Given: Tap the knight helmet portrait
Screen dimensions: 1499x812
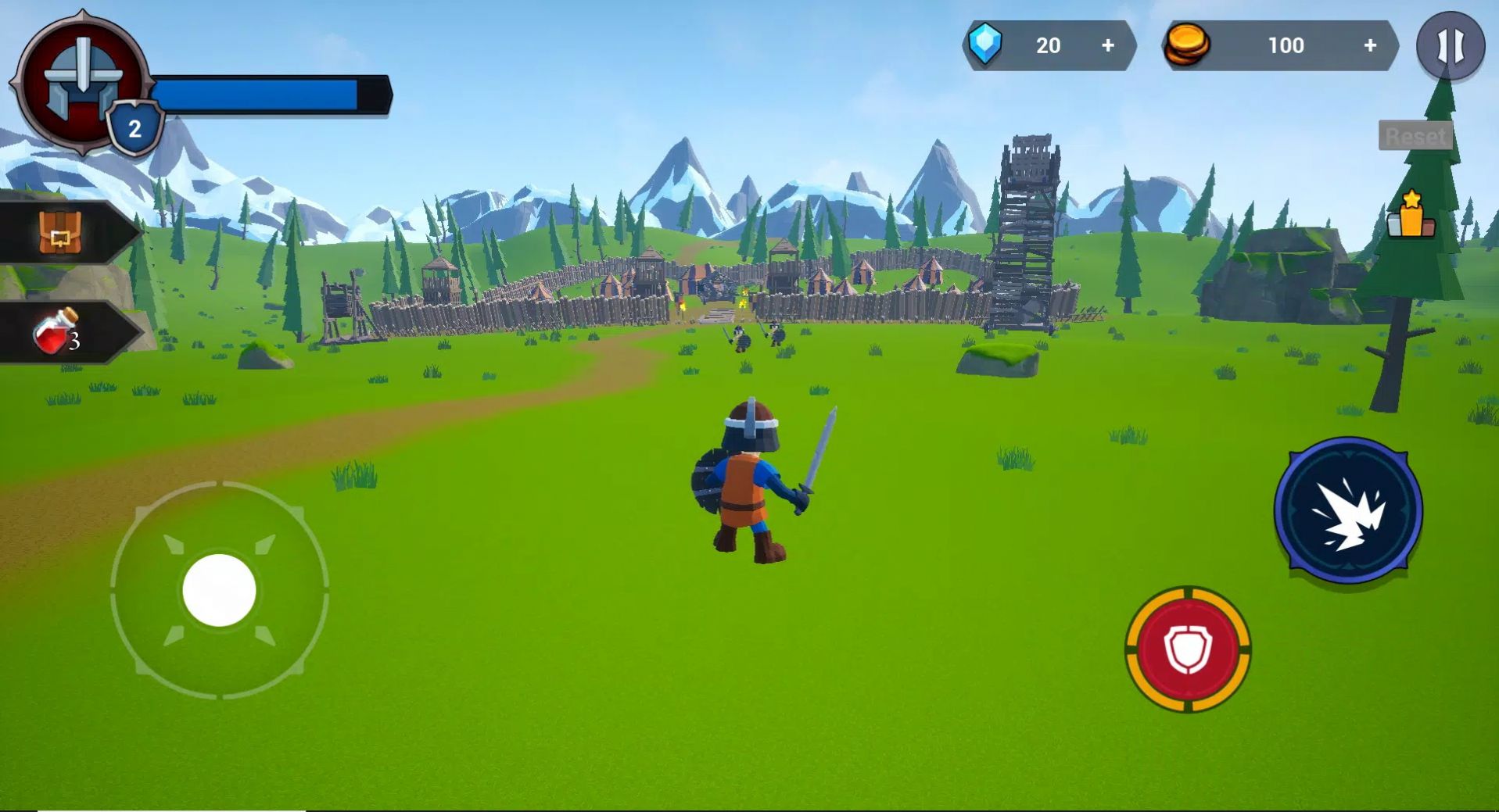Looking at the screenshot, I should tap(81, 79).
